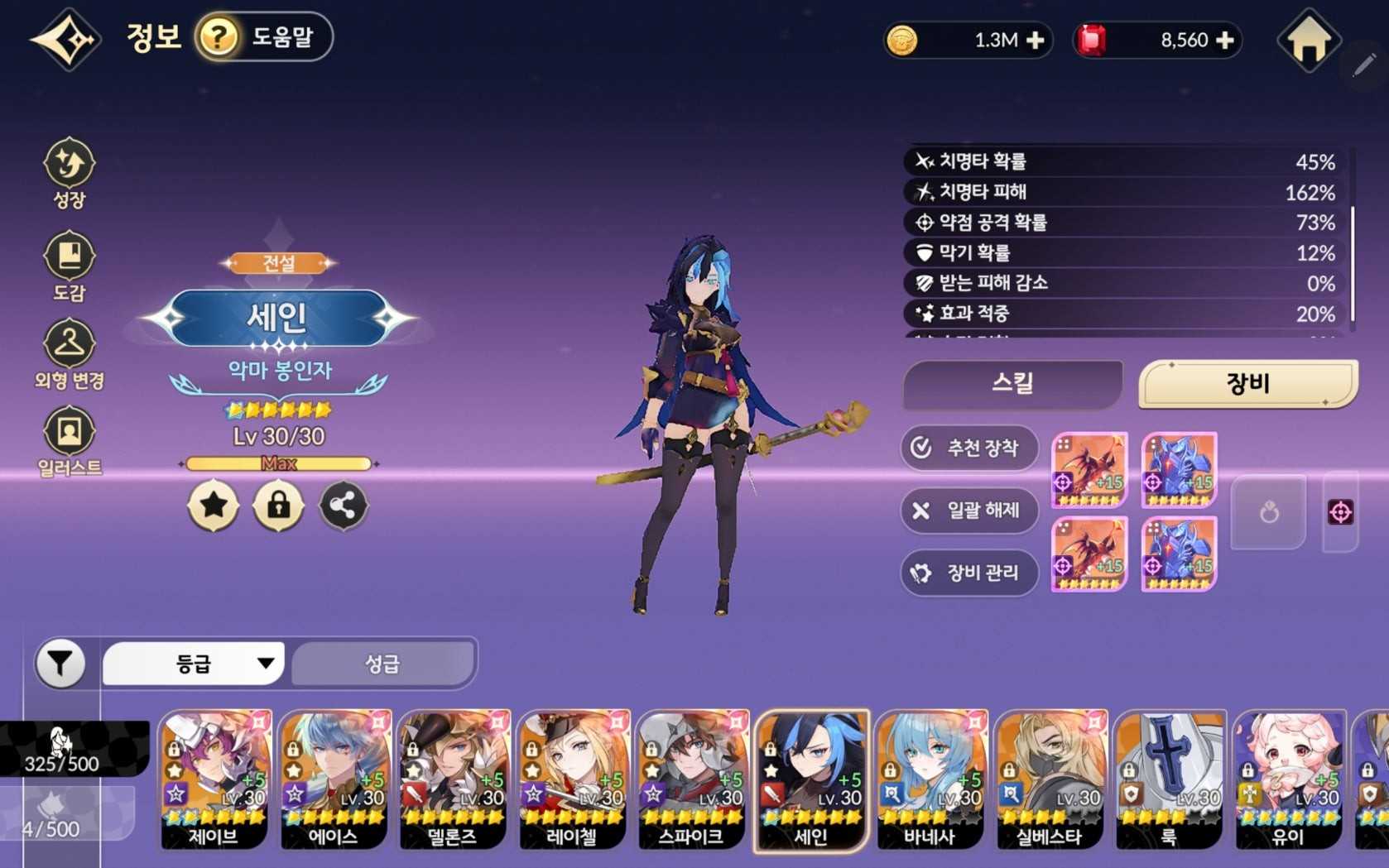Open 외형 변경 appearance change
Screen dimensions: 1389x868
tap(70, 354)
